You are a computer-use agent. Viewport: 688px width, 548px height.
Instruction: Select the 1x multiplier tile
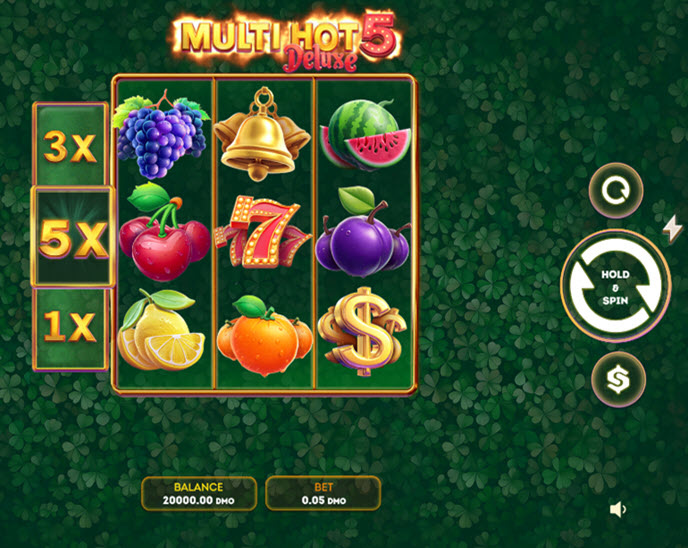coord(70,326)
